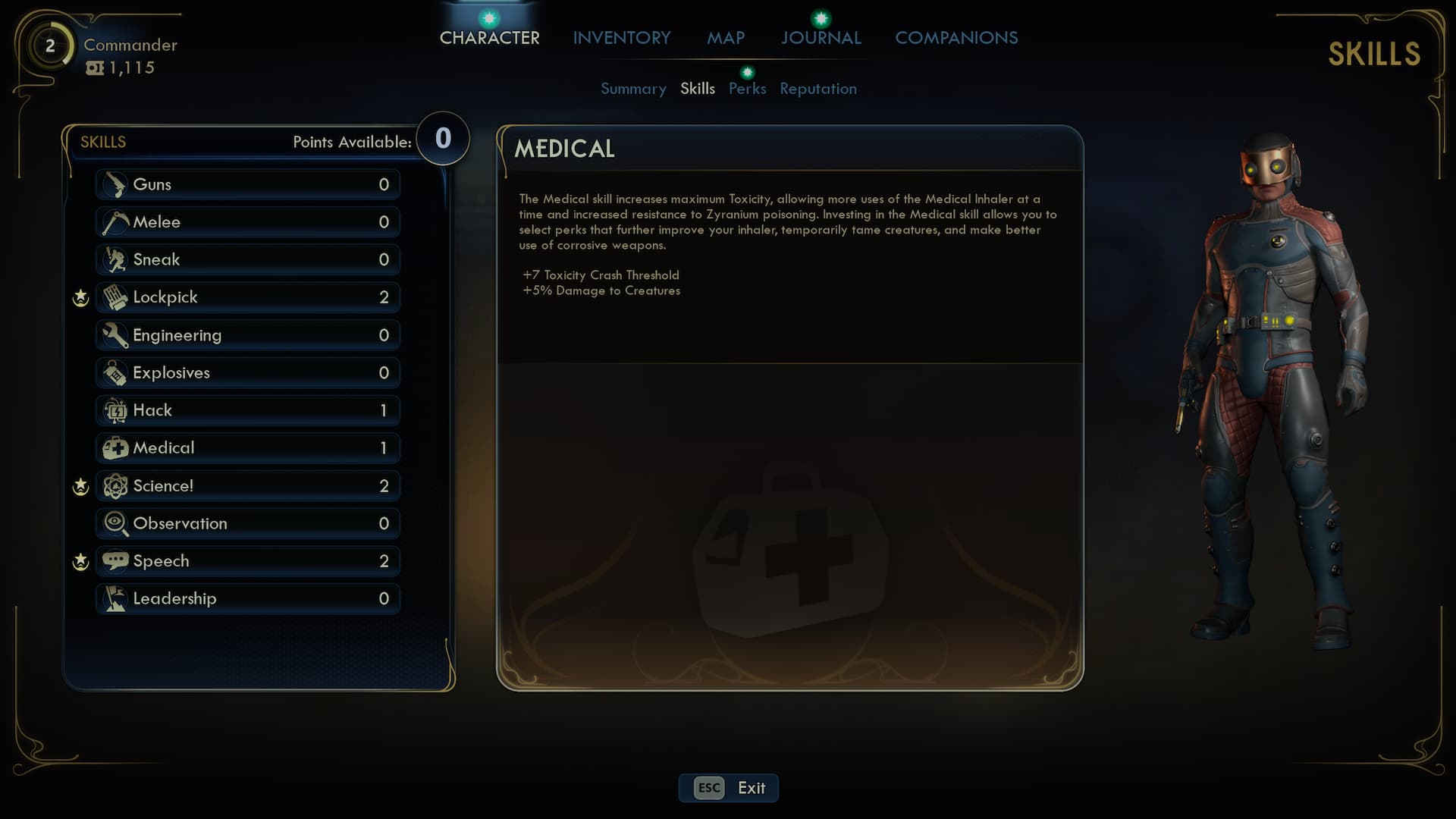Exit the character menu
This screenshot has height=819, width=1456.
(x=728, y=788)
